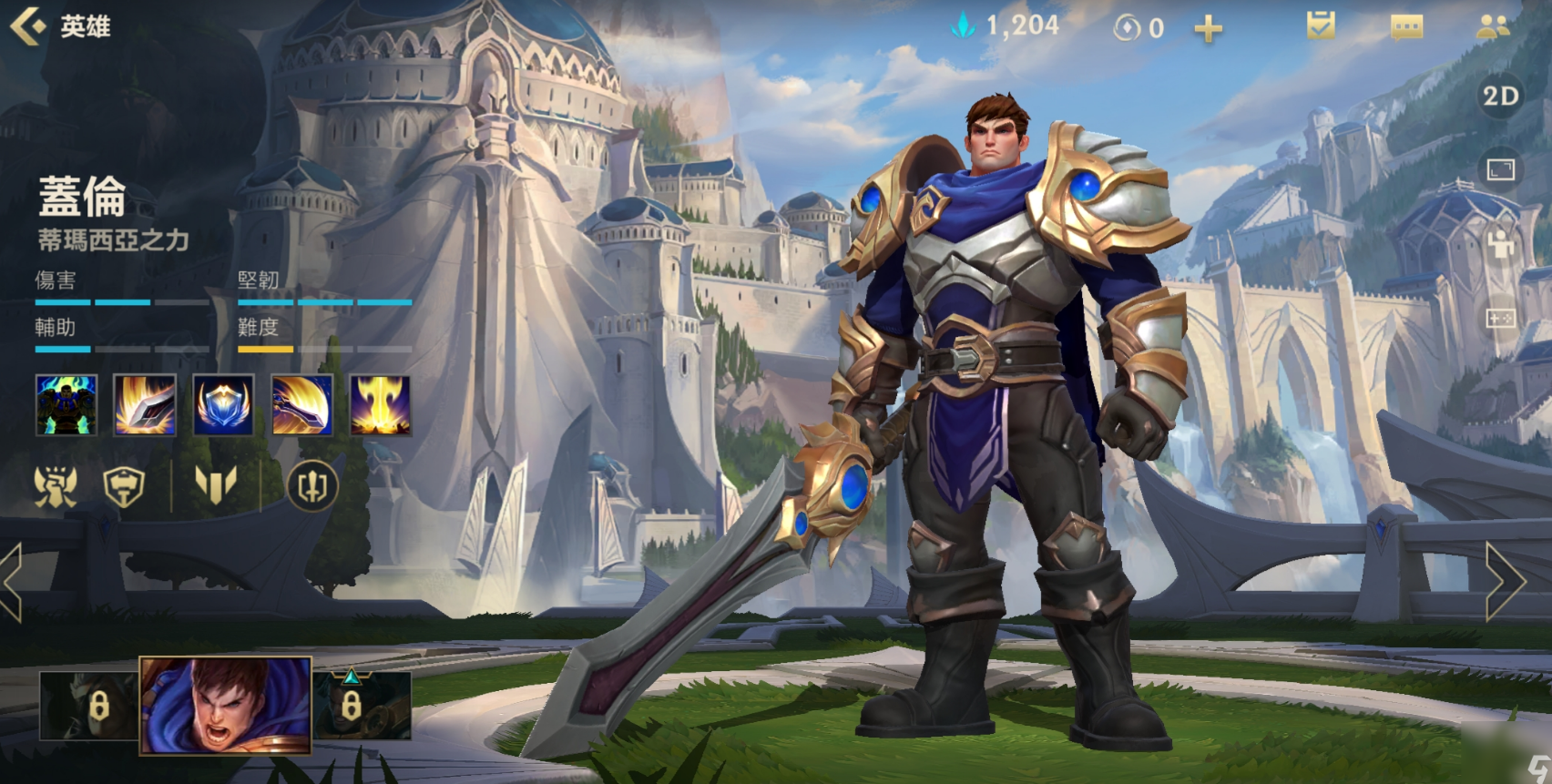1552x784 pixels.
Task: Enter fullscreen model view
Action: point(1500,170)
